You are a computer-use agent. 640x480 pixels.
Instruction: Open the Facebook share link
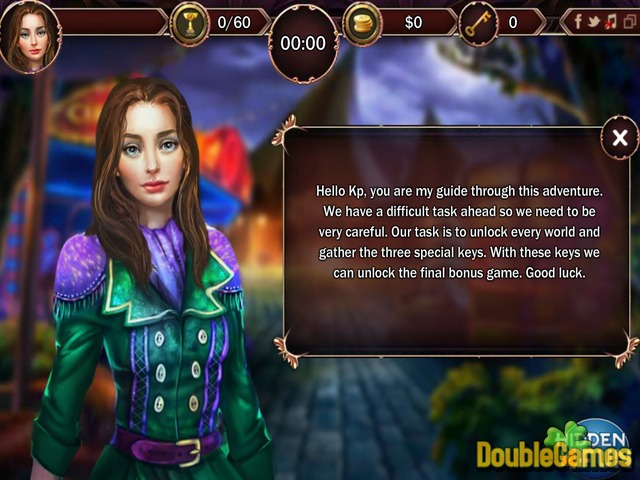point(580,21)
